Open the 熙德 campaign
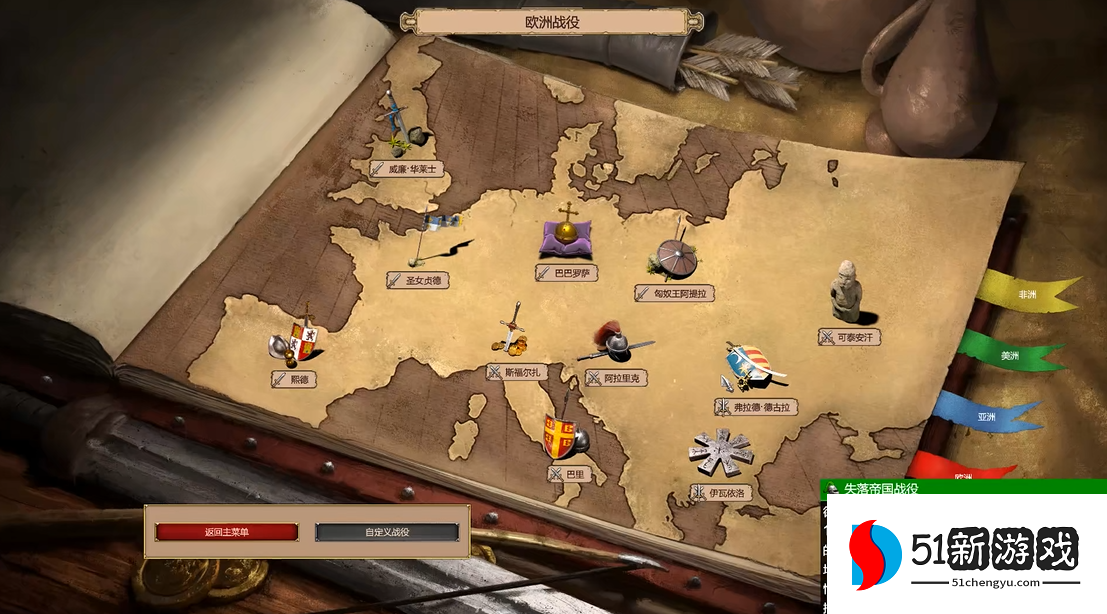The image size is (1107, 614). coord(292,379)
